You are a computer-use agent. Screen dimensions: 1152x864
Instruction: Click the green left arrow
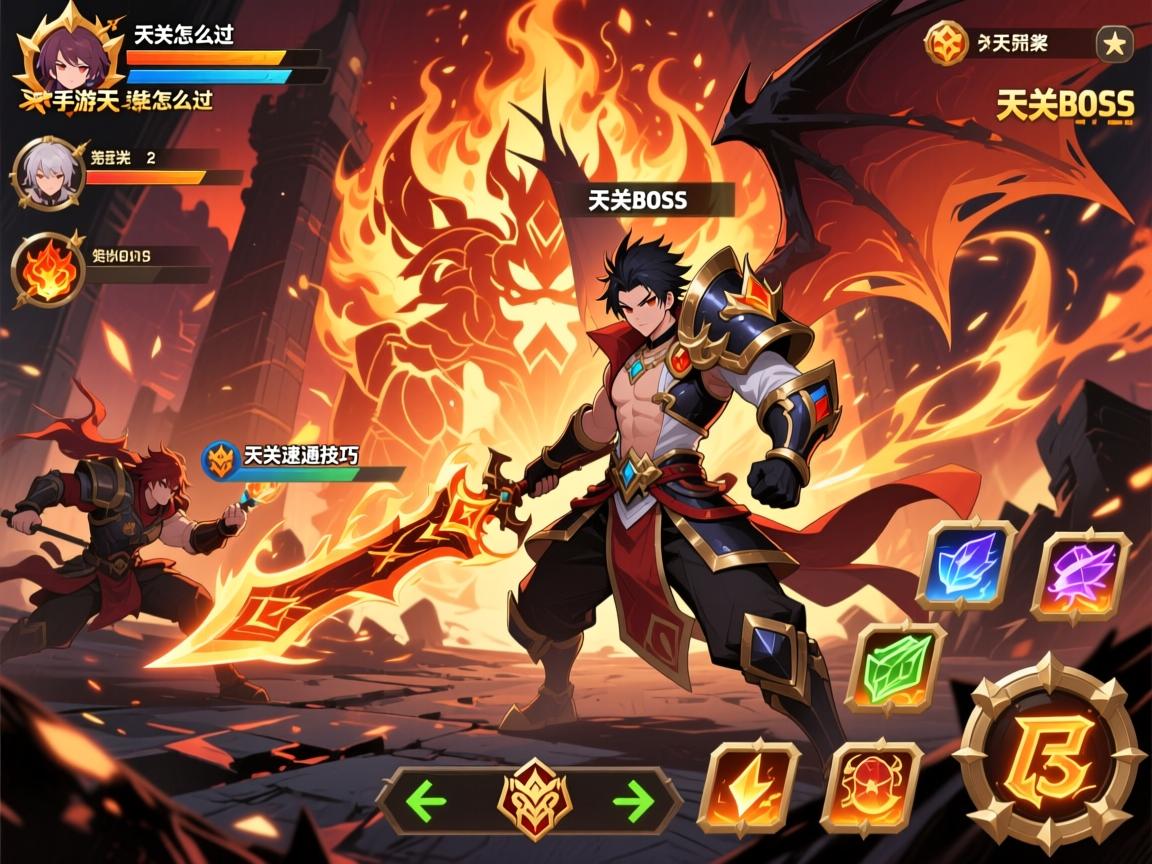(428, 799)
